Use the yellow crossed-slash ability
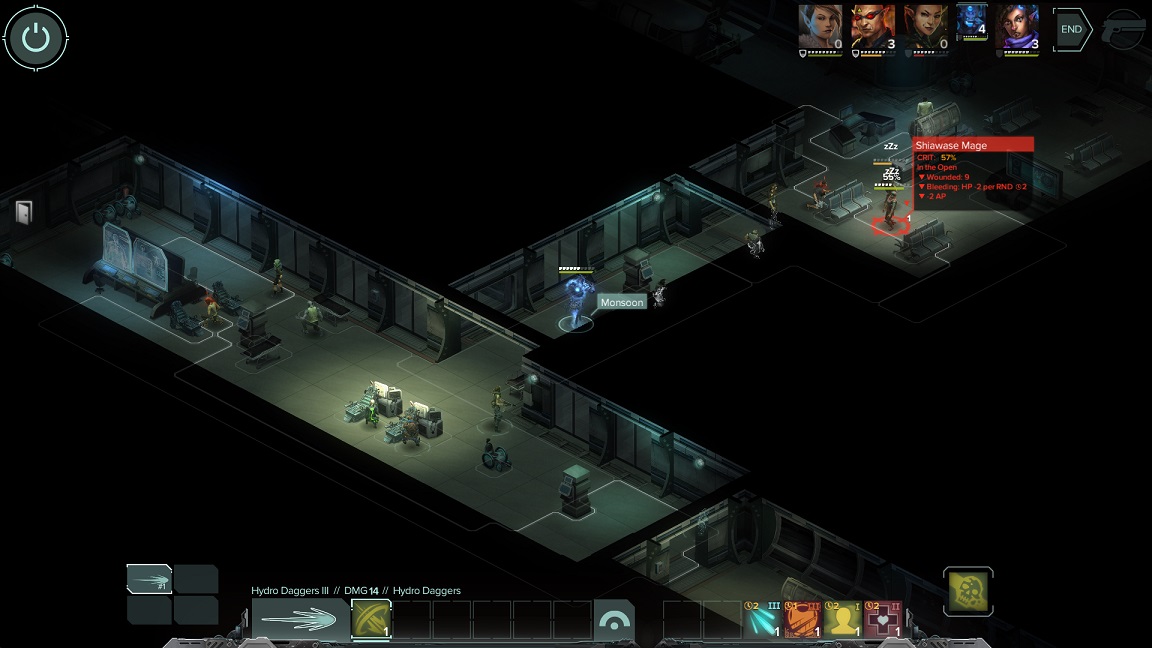This screenshot has height=648, width=1152. 371,619
